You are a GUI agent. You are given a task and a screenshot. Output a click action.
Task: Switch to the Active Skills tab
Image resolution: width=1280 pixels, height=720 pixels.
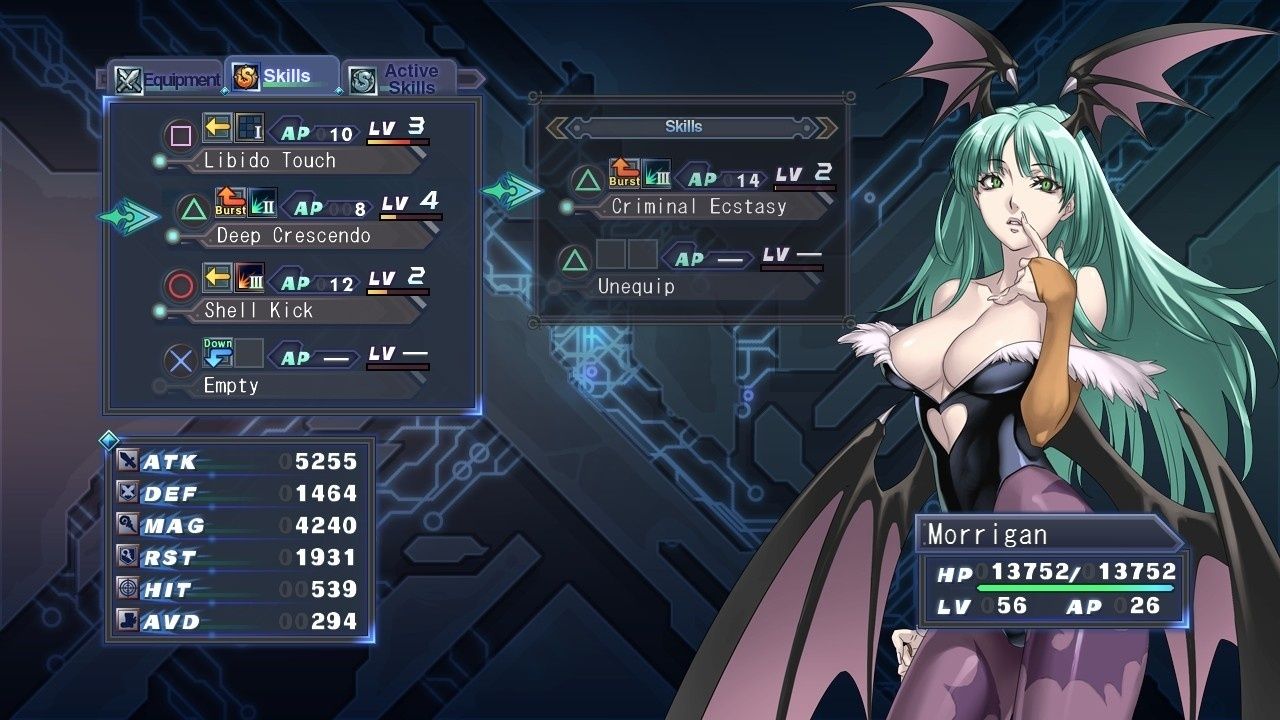pyautogui.click(x=400, y=79)
